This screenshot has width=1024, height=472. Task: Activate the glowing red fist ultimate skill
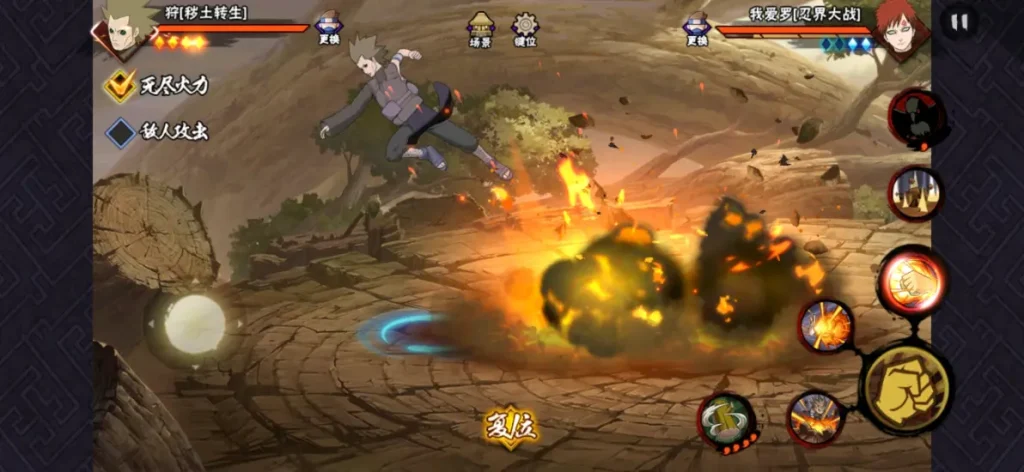[911, 281]
